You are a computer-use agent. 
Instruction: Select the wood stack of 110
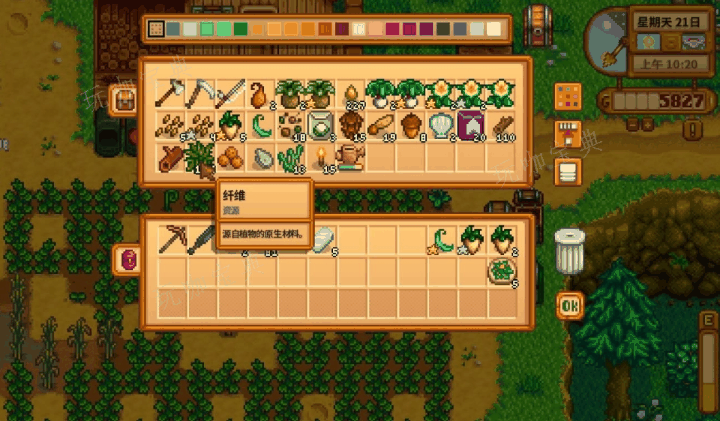coord(500,126)
